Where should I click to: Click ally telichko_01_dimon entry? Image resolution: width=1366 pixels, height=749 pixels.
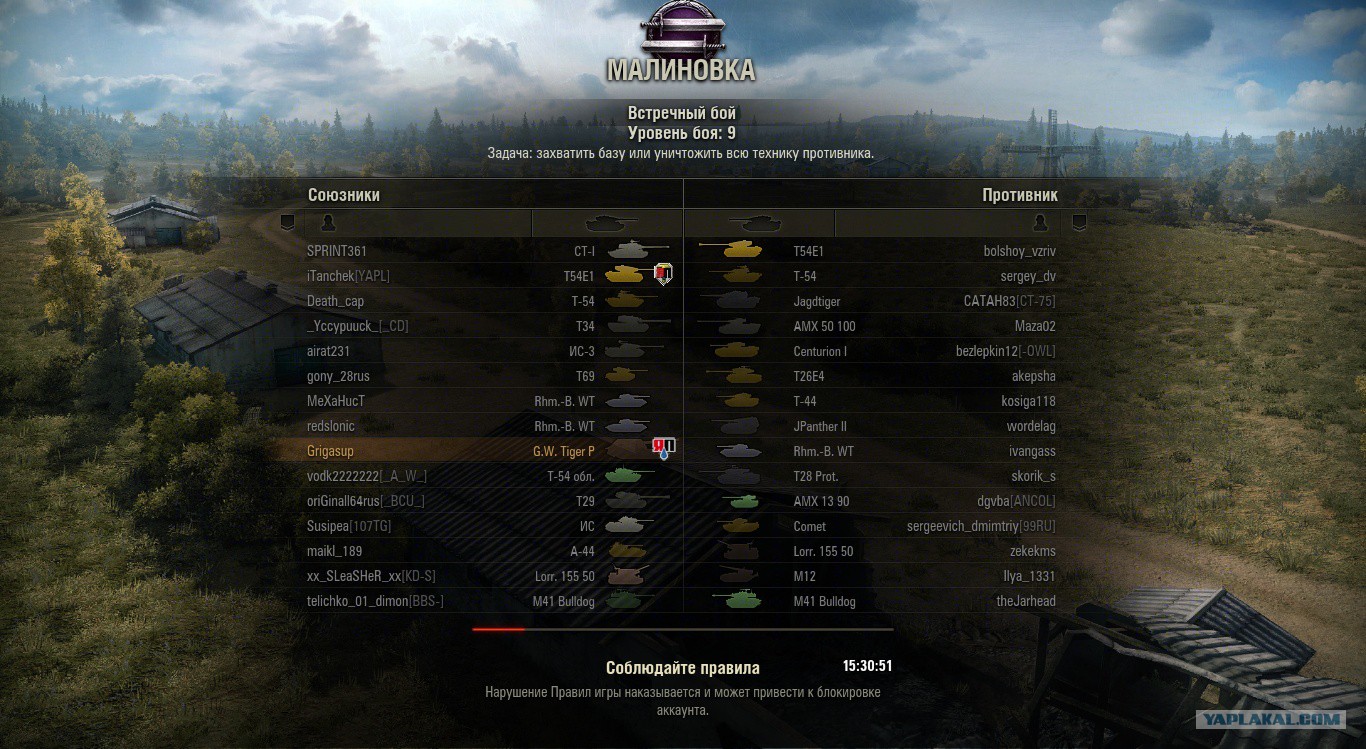375,601
